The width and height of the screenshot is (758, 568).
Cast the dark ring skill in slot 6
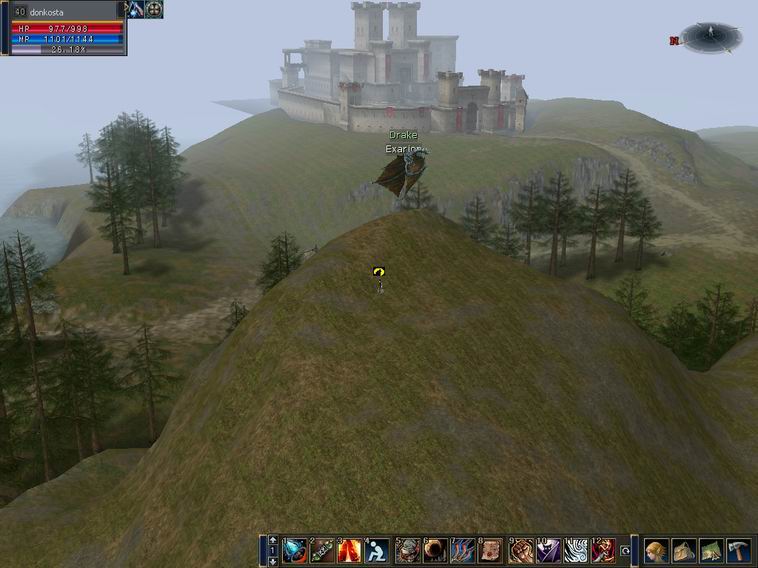pyautogui.click(x=436, y=551)
